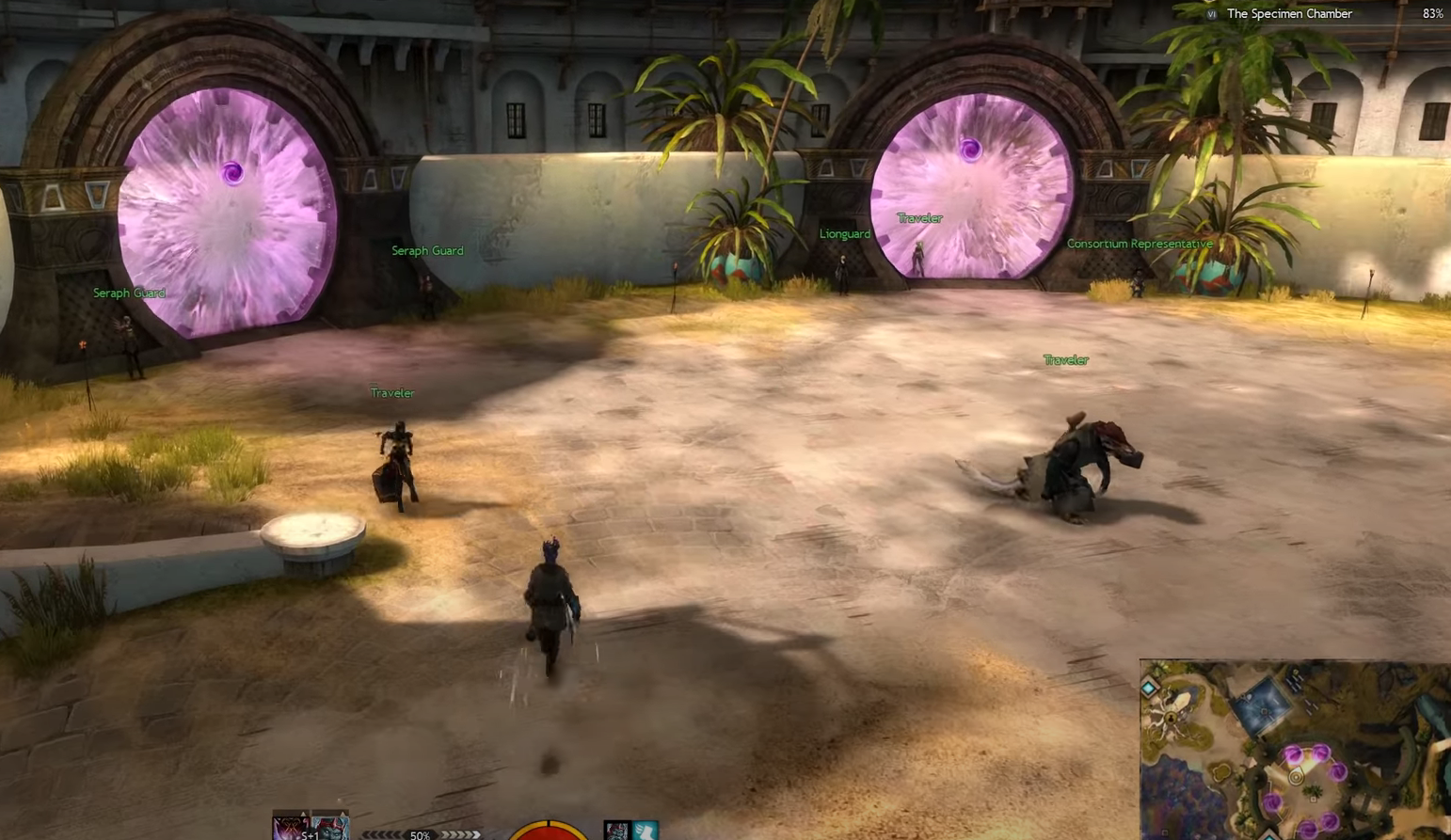Use the teal winged boot skill
1451x840 pixels.
coord(645,830)
